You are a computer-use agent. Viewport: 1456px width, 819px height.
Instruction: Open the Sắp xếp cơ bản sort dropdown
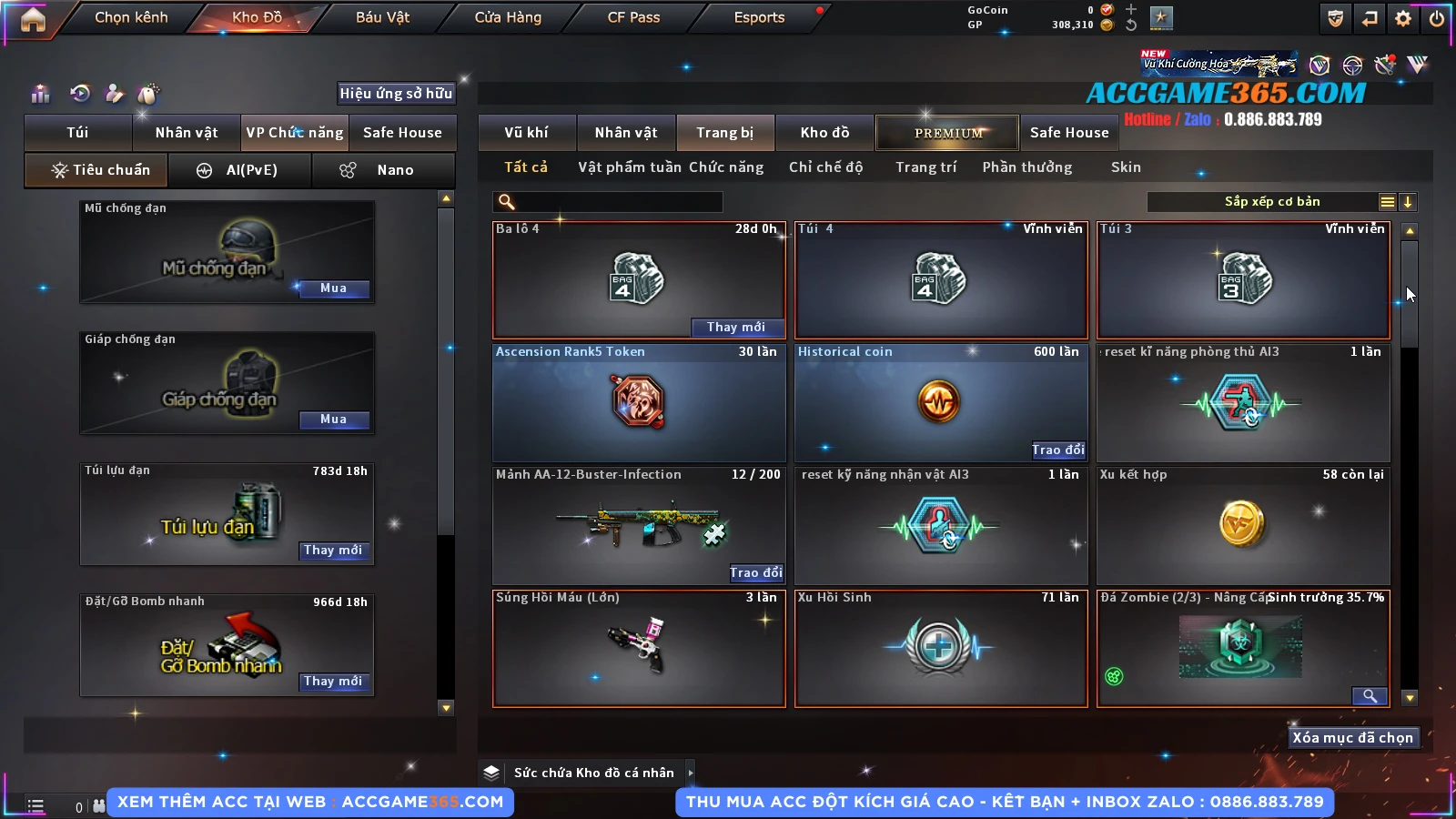tap(1271, 202)
